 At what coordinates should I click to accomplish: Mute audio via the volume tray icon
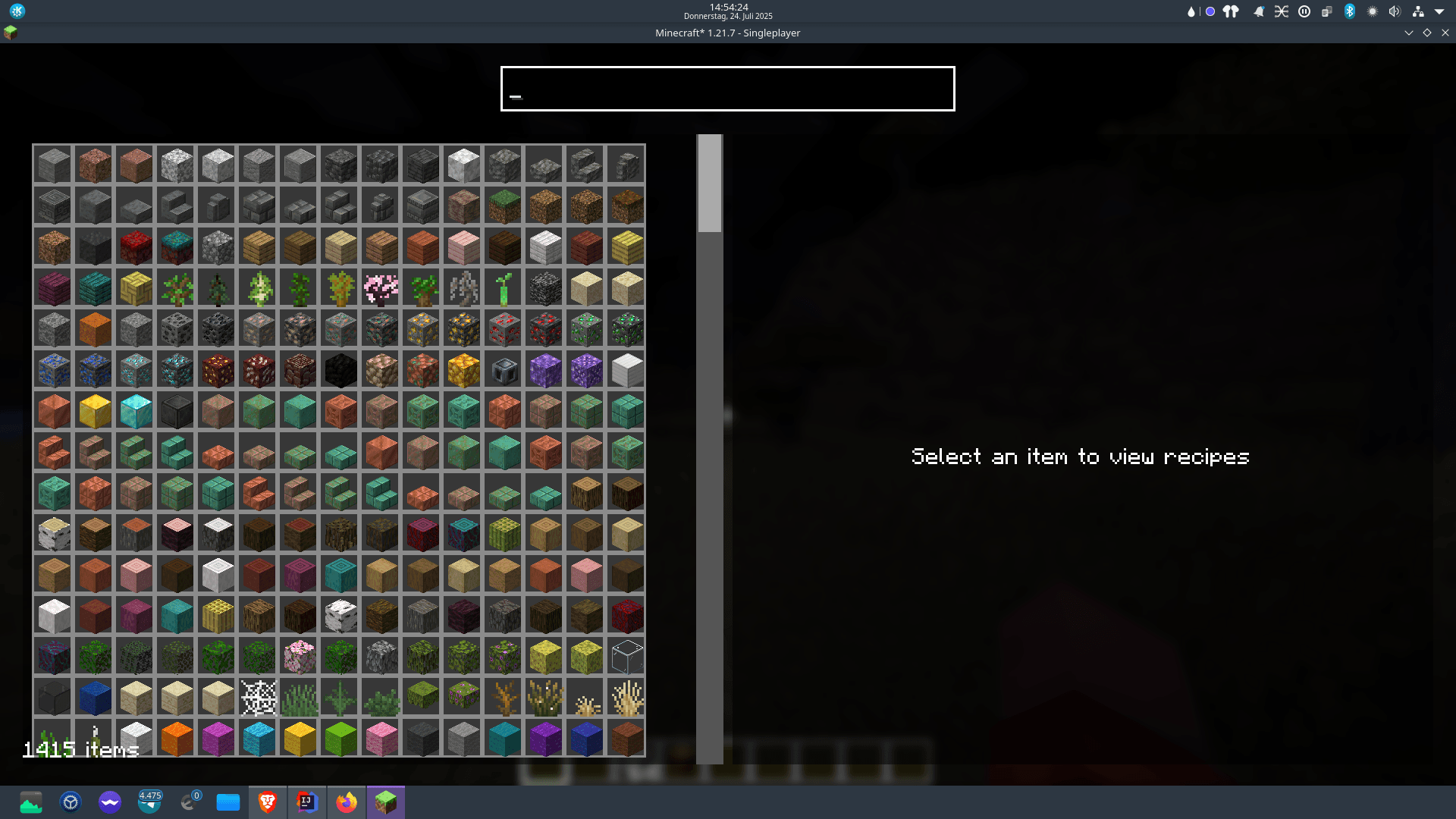(1393, 11)
